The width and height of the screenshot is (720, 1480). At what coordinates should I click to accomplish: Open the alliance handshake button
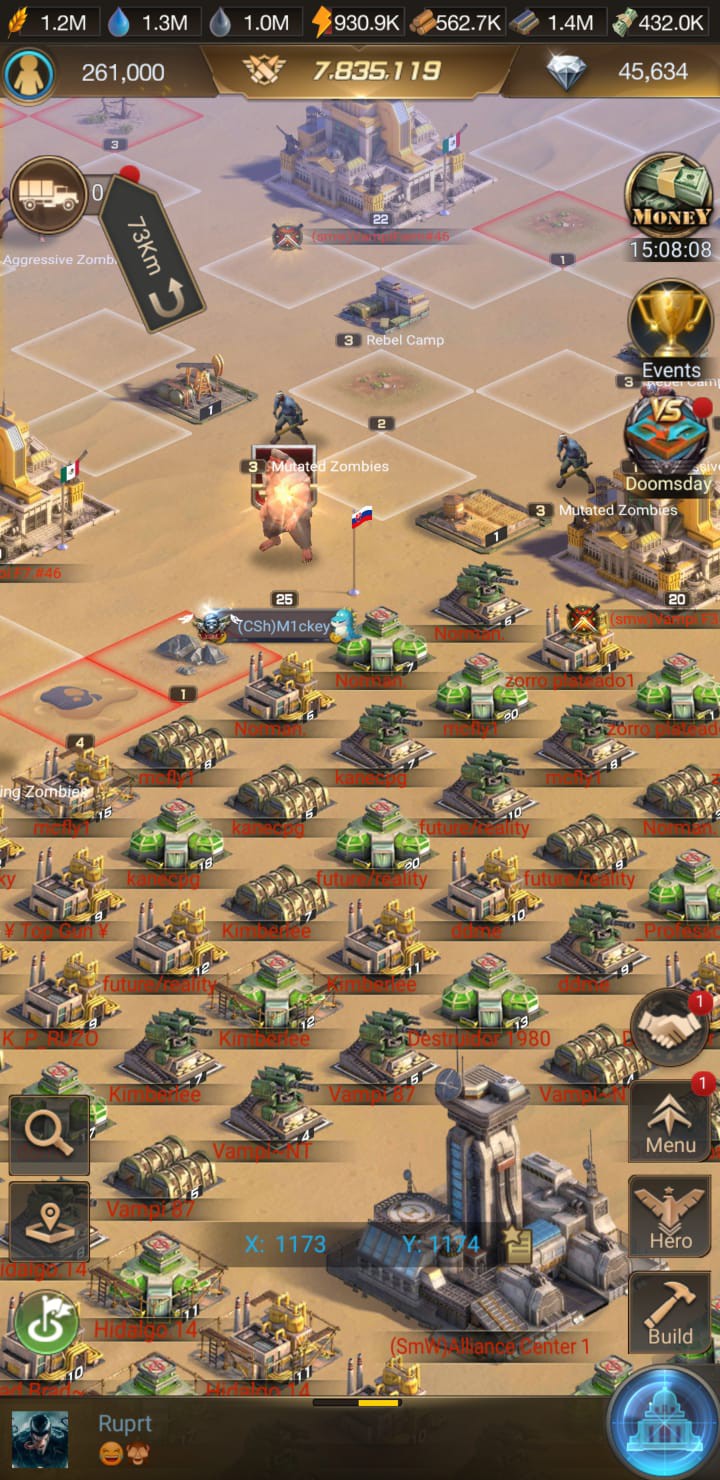coord(669,1028)
